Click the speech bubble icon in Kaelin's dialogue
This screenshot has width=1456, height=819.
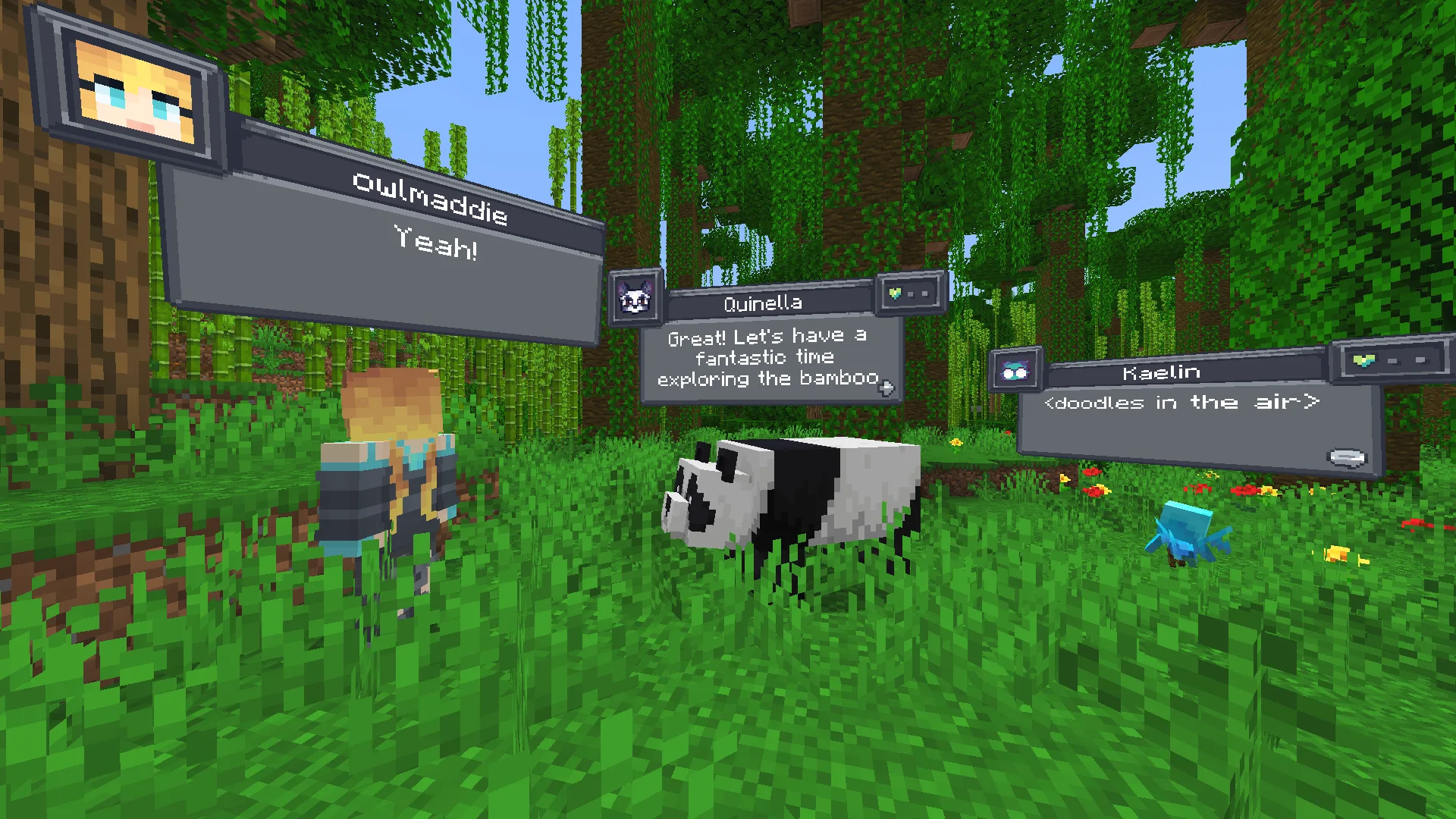coord(1347,458)
